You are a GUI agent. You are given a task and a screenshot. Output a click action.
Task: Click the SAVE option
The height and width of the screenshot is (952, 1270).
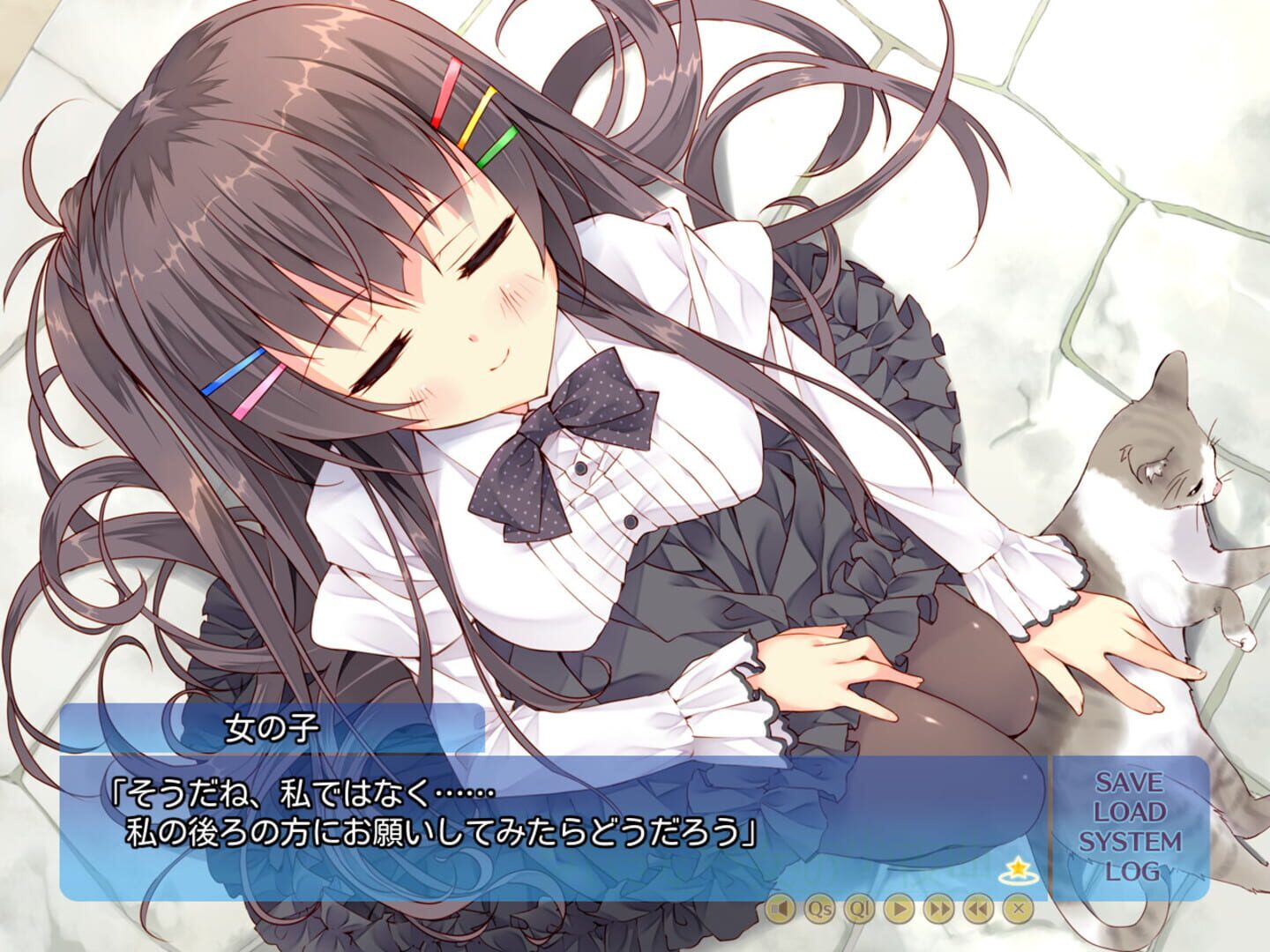(x=1131, y=782)
